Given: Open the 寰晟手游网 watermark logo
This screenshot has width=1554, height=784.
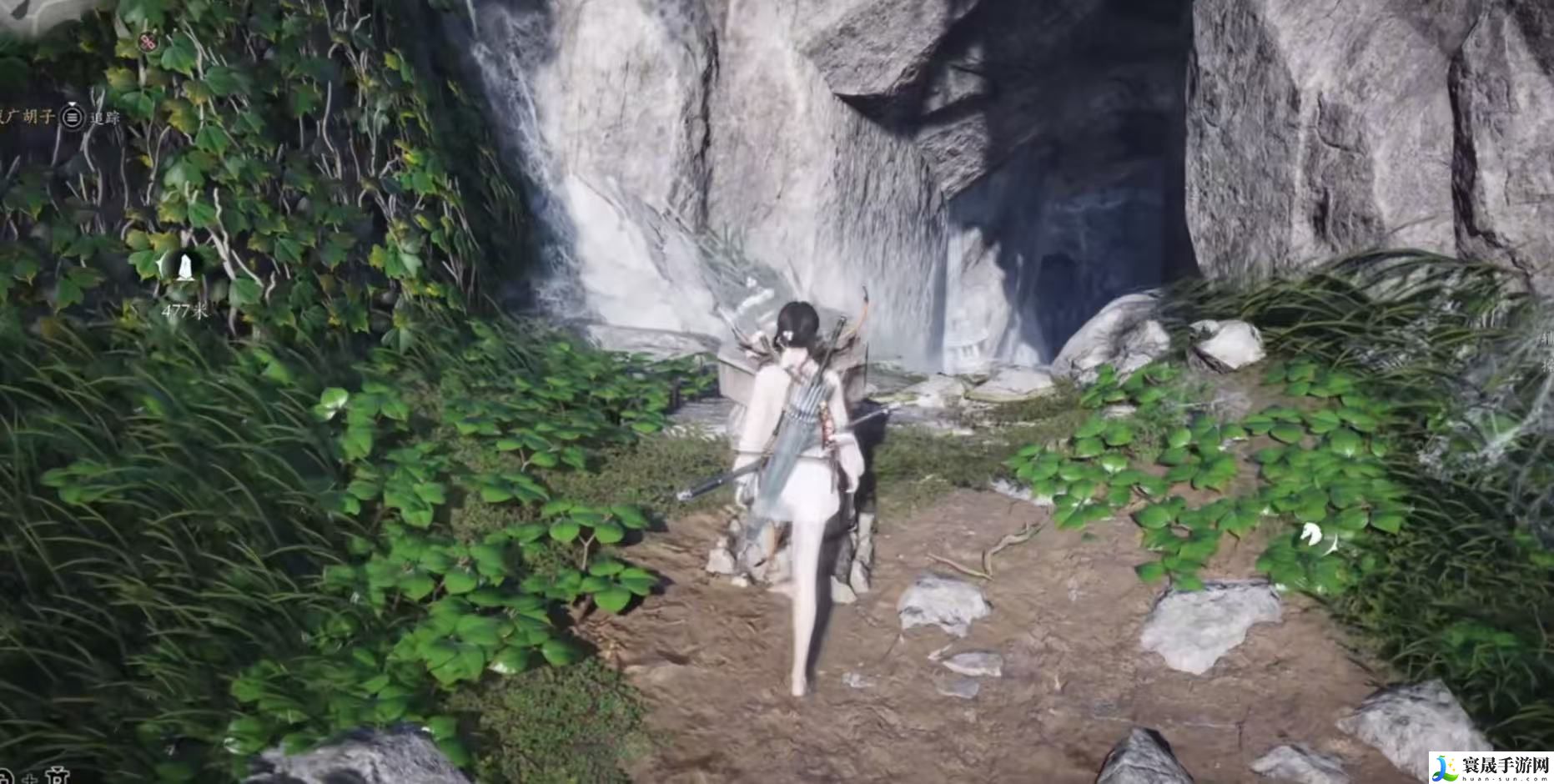Looking at the screenshot, I should pyautogui.click(x=1490, y=766).
